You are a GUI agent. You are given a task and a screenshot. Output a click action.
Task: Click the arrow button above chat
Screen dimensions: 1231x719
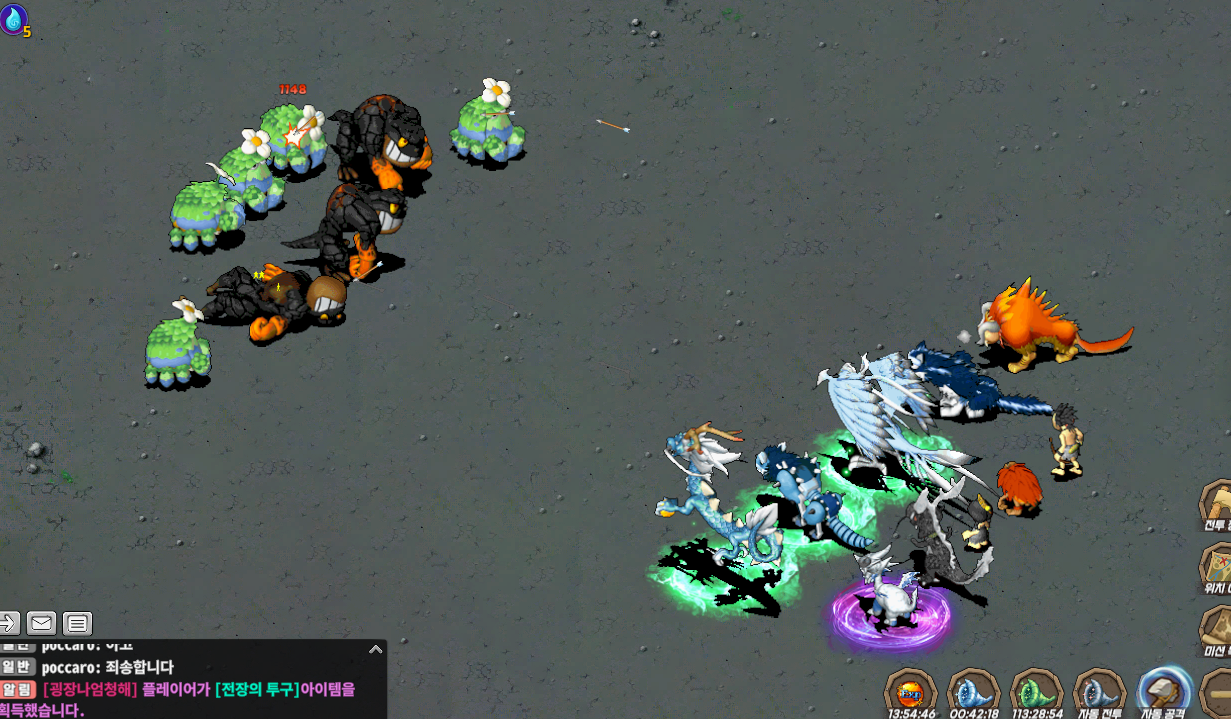coord(8,624)
